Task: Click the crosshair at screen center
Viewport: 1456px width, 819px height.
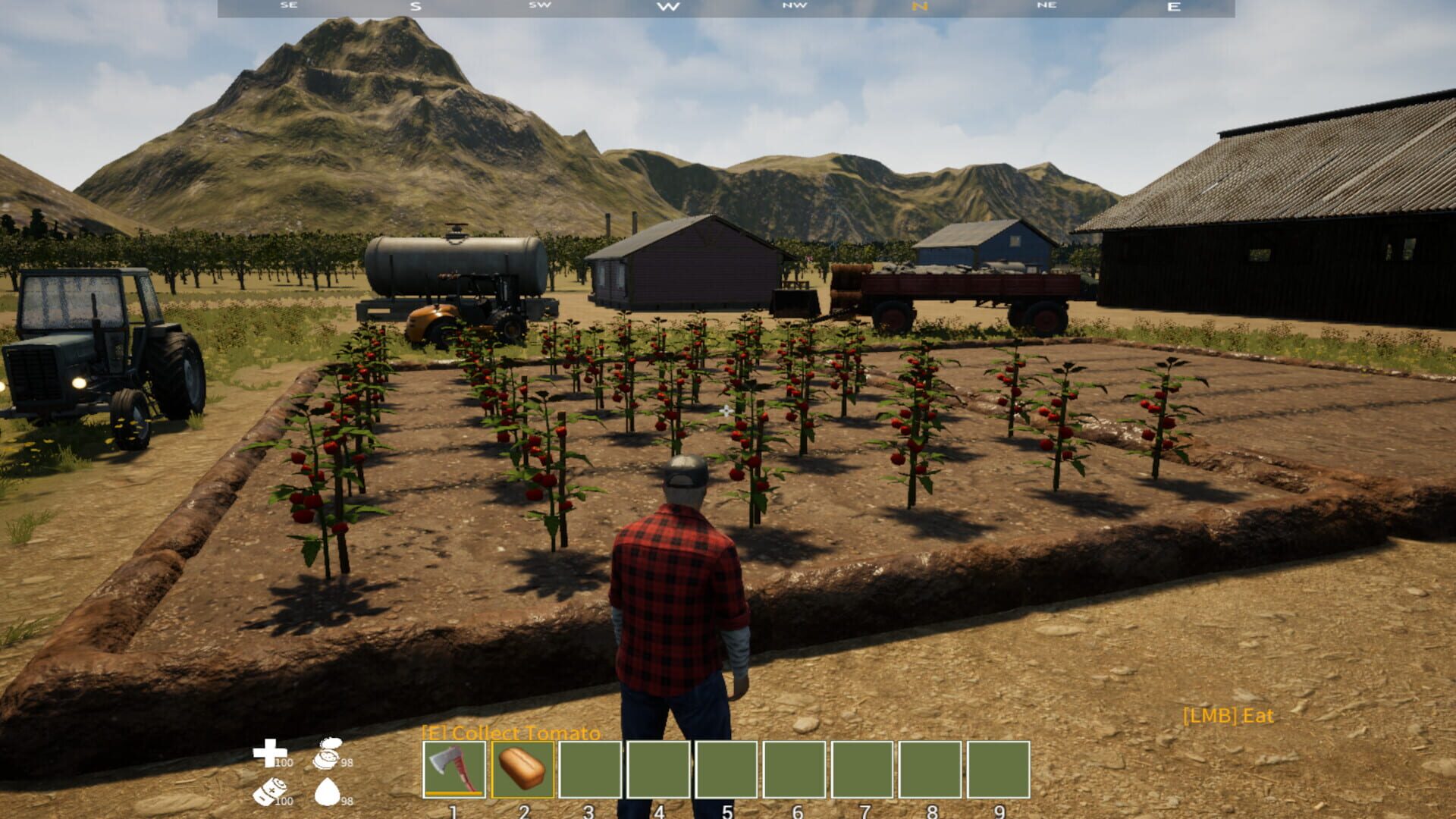Action: pyautogui.click(x=725, y=412)
